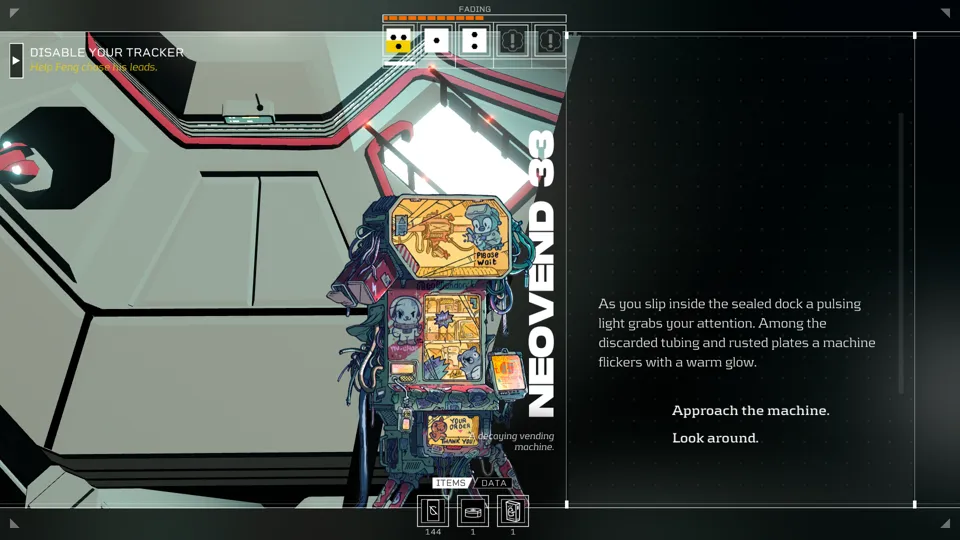Open the ITEMS tab
Image resolution: width=960 pixels, height=540 pixels.
[450, 483]
